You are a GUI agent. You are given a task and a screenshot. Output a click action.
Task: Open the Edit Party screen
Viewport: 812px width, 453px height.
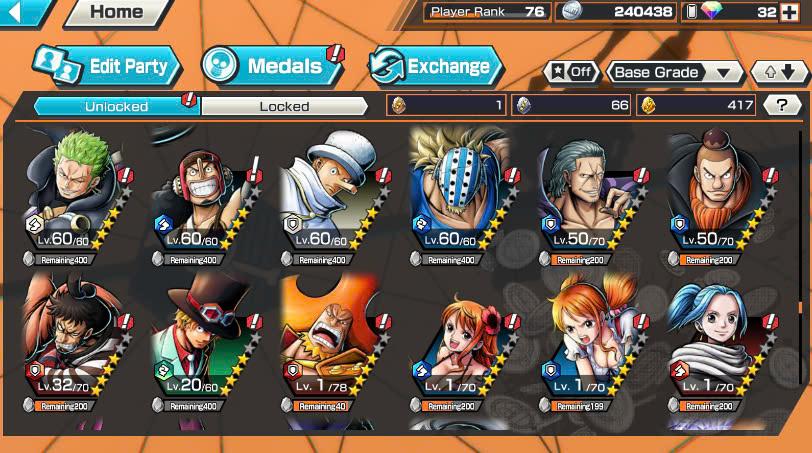point(107,67)
